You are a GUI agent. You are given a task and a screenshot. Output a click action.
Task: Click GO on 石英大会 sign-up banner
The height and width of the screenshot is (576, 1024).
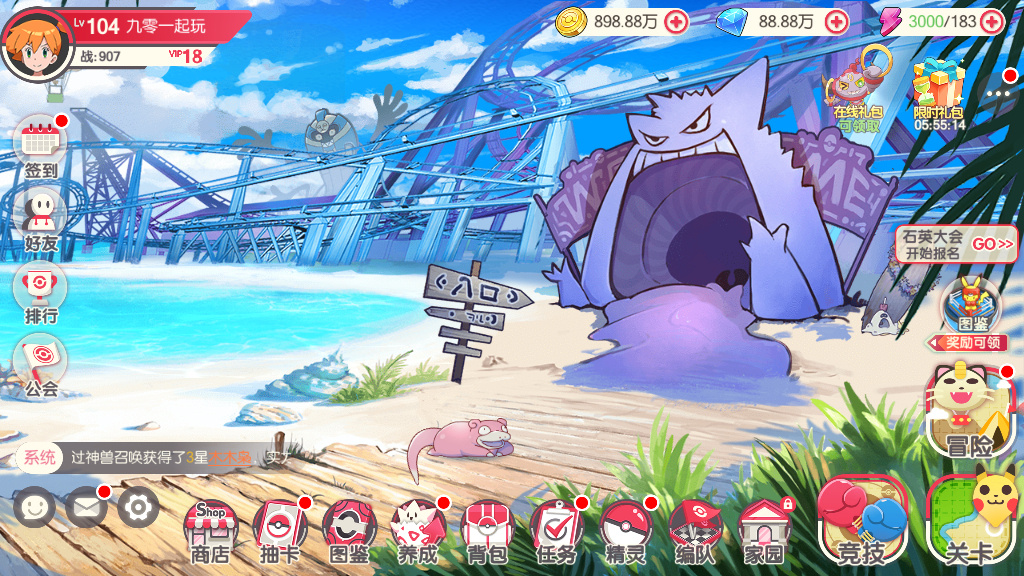coord(992,244)
